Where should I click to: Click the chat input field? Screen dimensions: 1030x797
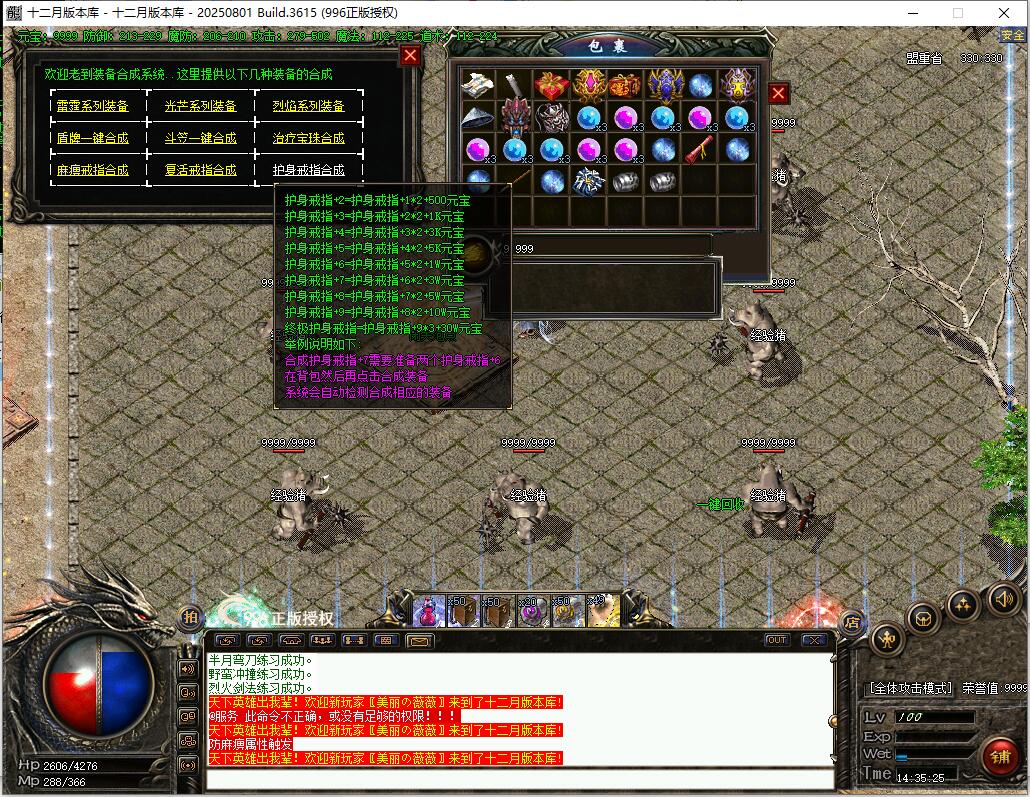click(x=520, y=779)
